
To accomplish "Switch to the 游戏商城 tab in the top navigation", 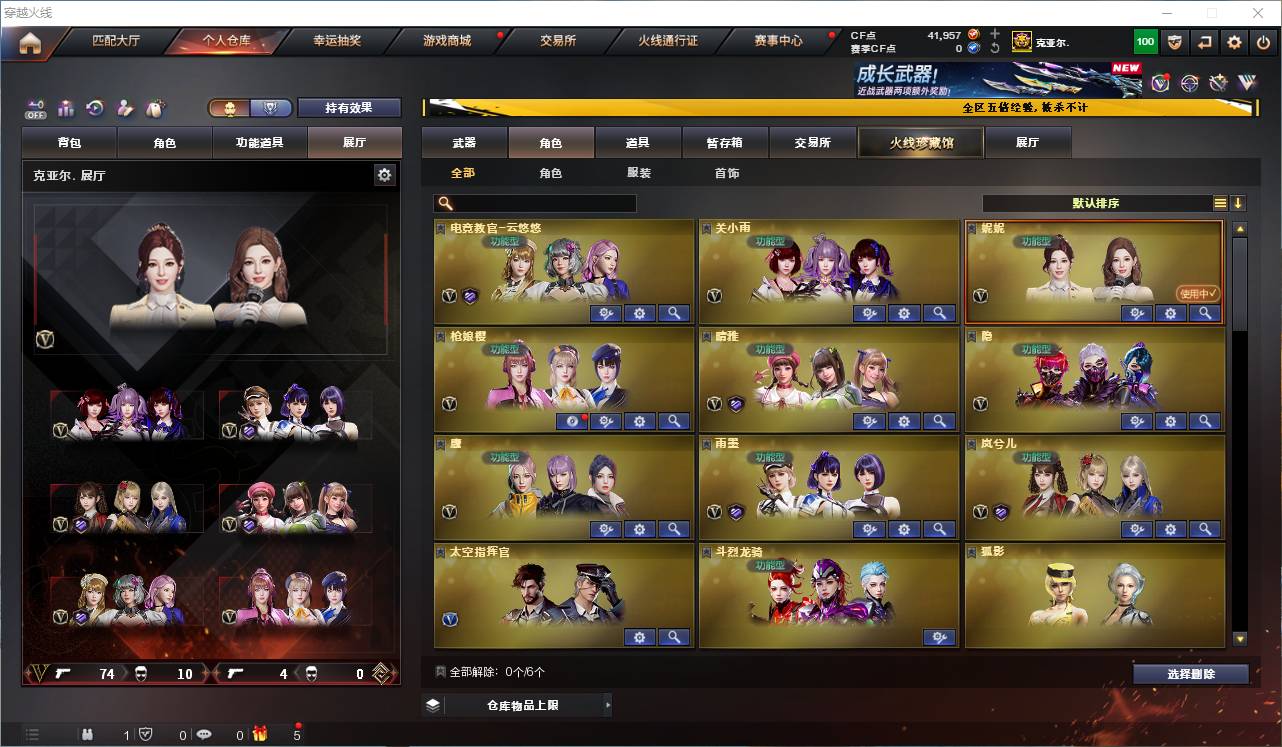I will [x=446, y=41].
